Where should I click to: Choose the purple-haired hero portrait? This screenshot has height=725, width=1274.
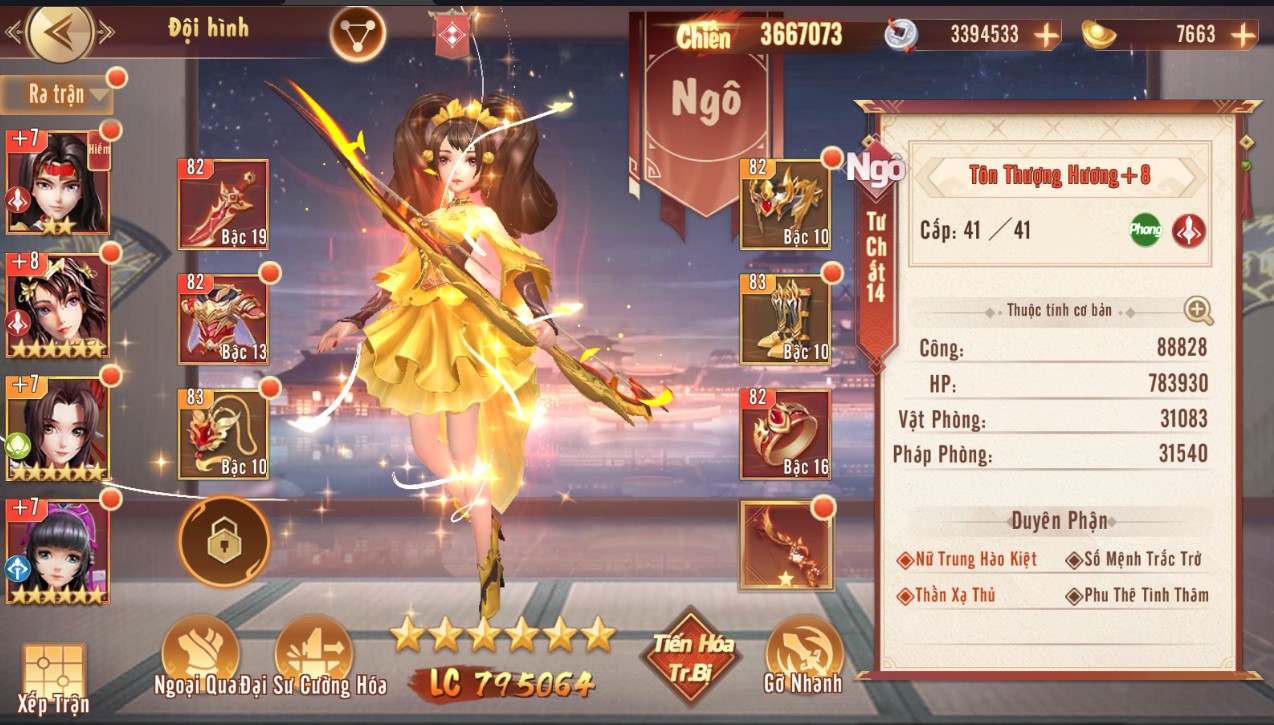point(57,552)
